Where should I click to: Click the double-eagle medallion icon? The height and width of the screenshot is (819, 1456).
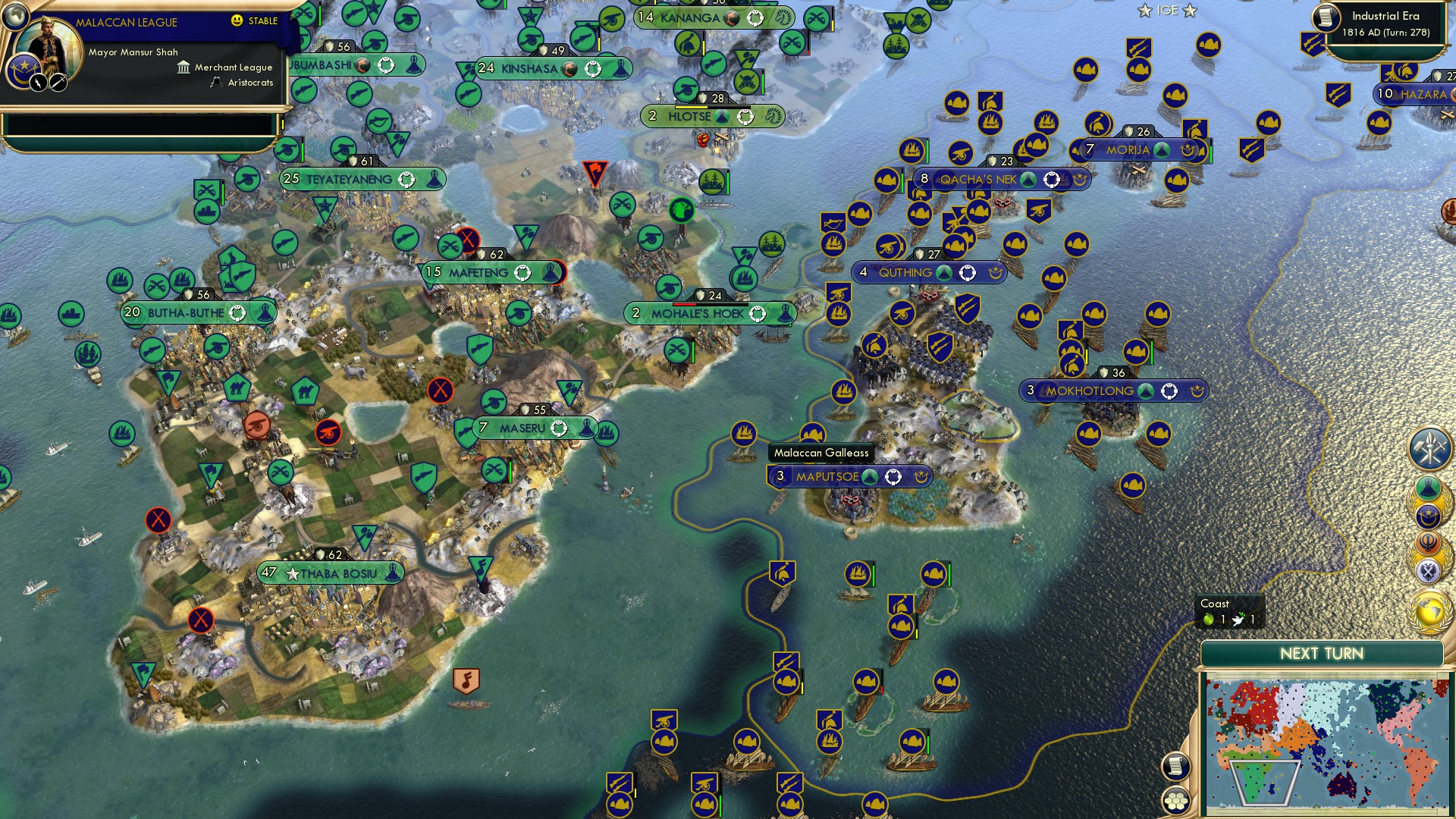coord(1430,570)
